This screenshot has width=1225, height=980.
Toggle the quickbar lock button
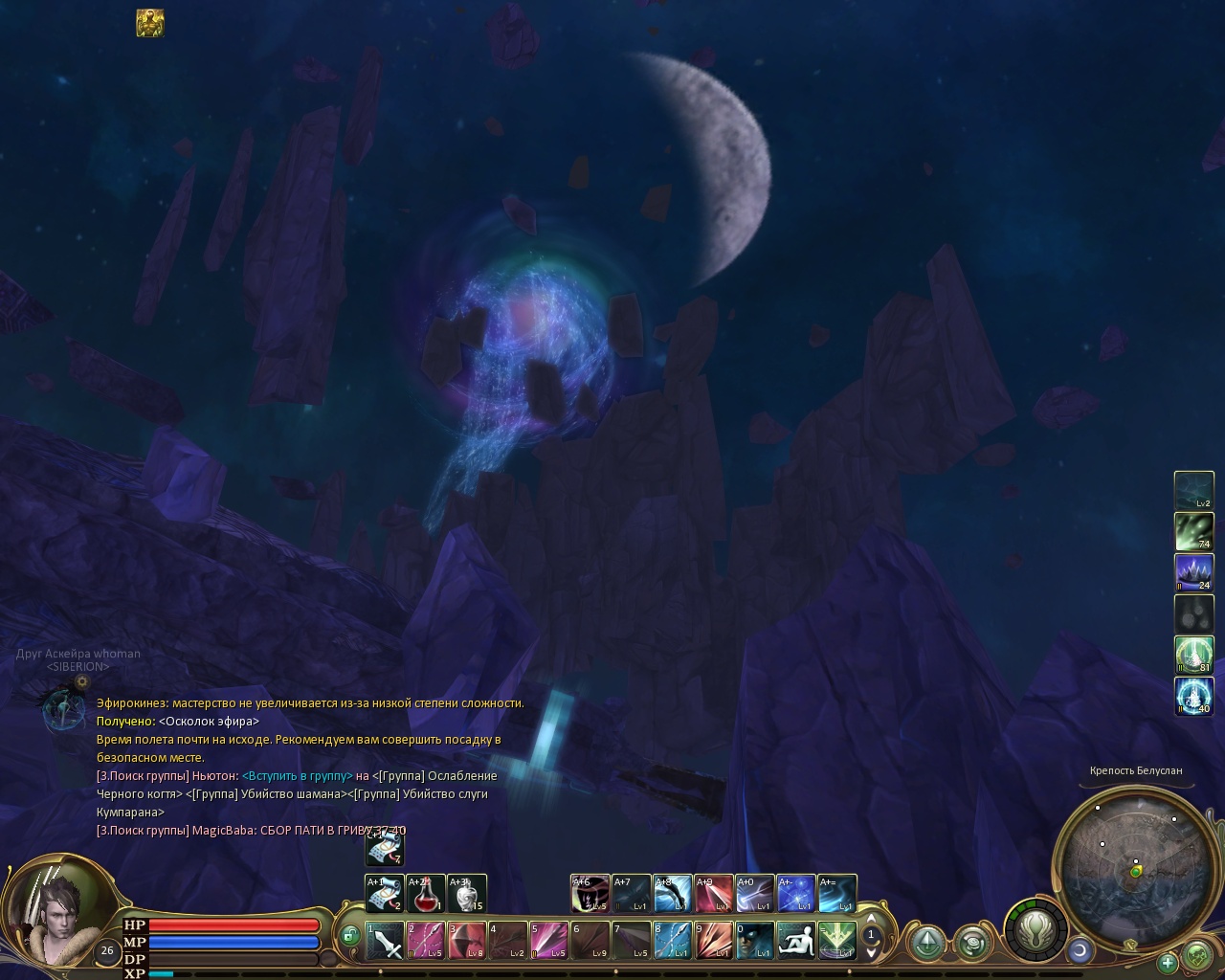(350, 935)
